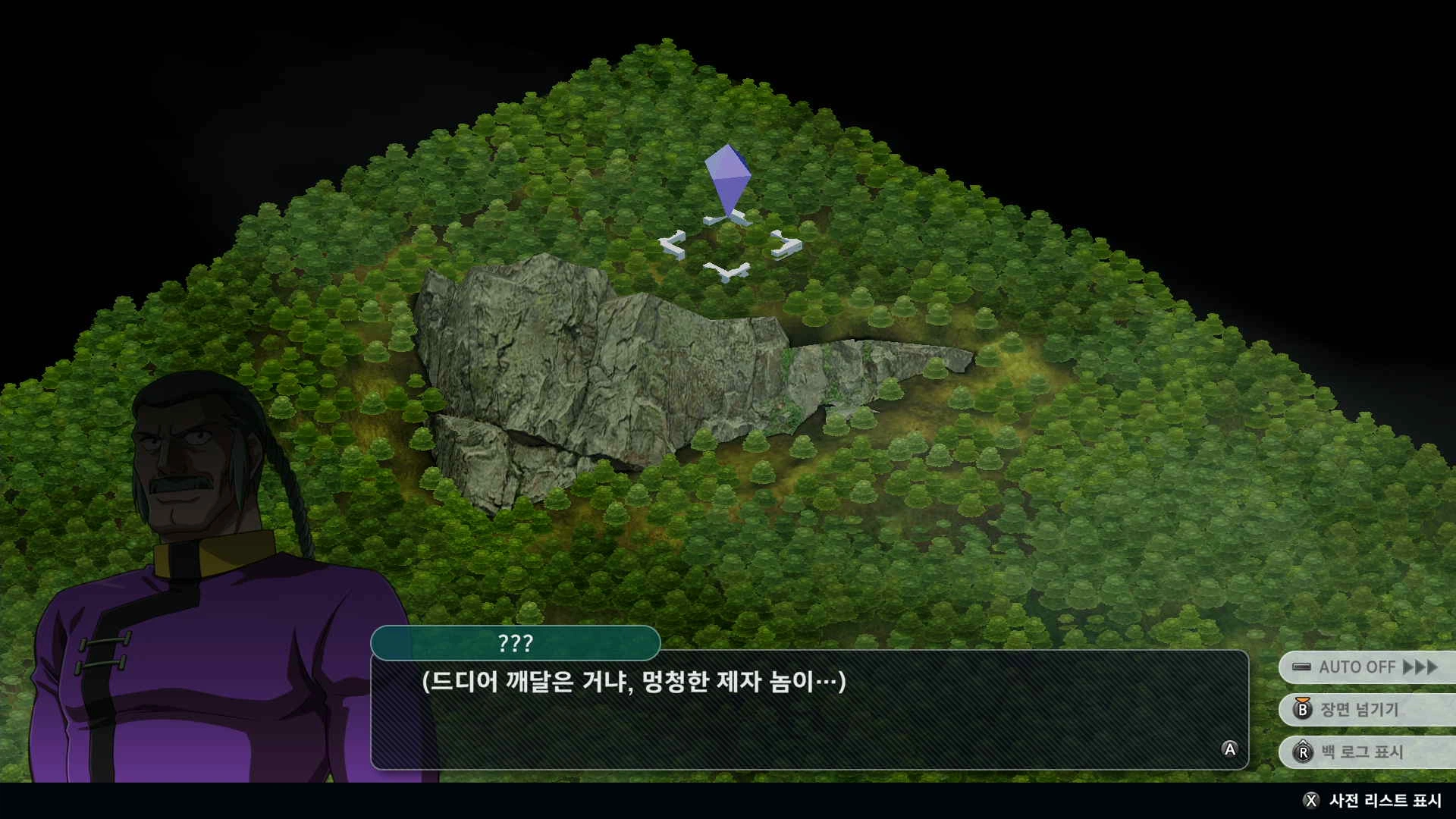Click the 장면 넘기기 skip scene button
This screenshot has height=819, width=1456.
pos(1365,711)
